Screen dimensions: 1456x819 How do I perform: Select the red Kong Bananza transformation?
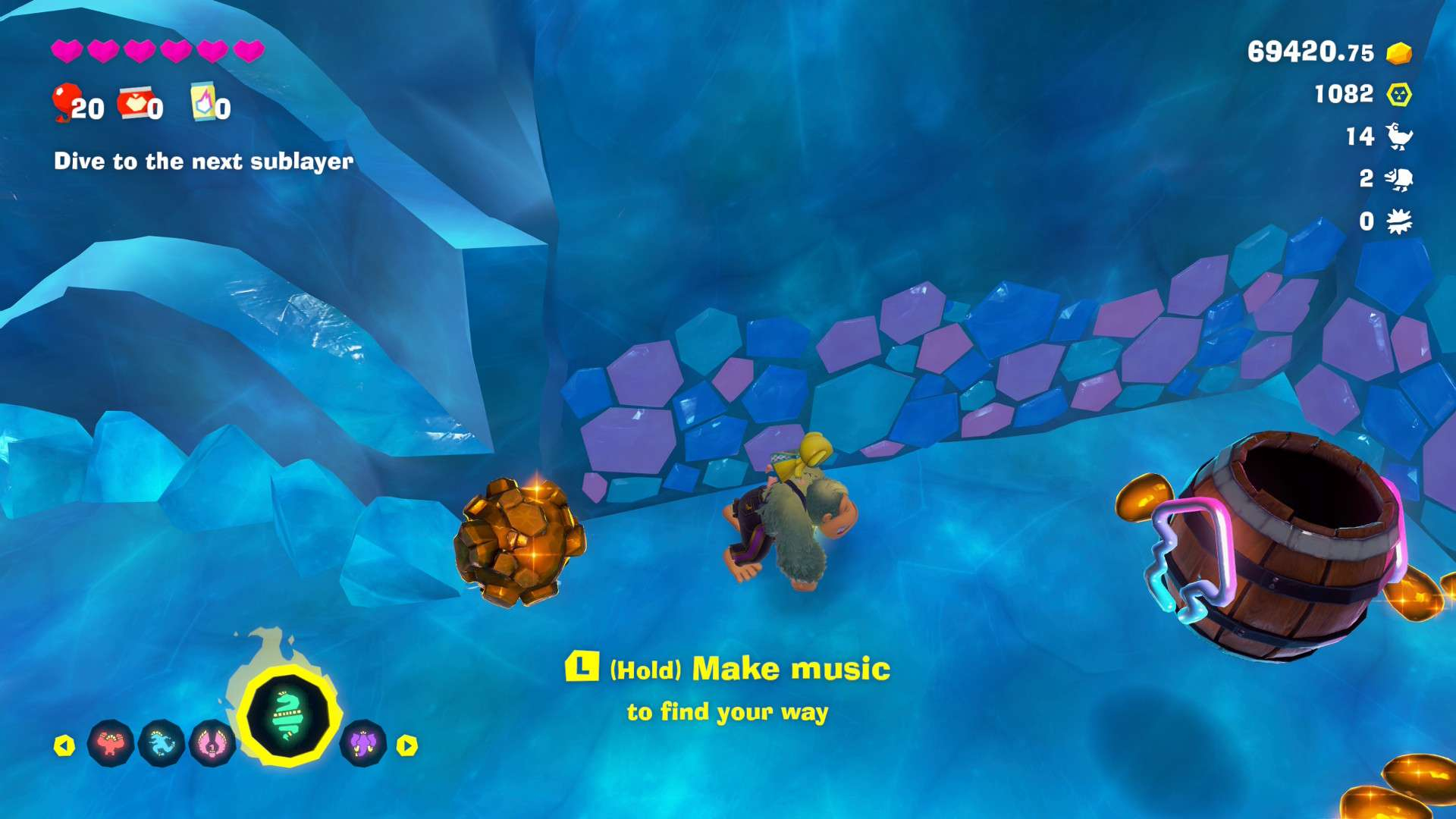coord(111,743)
